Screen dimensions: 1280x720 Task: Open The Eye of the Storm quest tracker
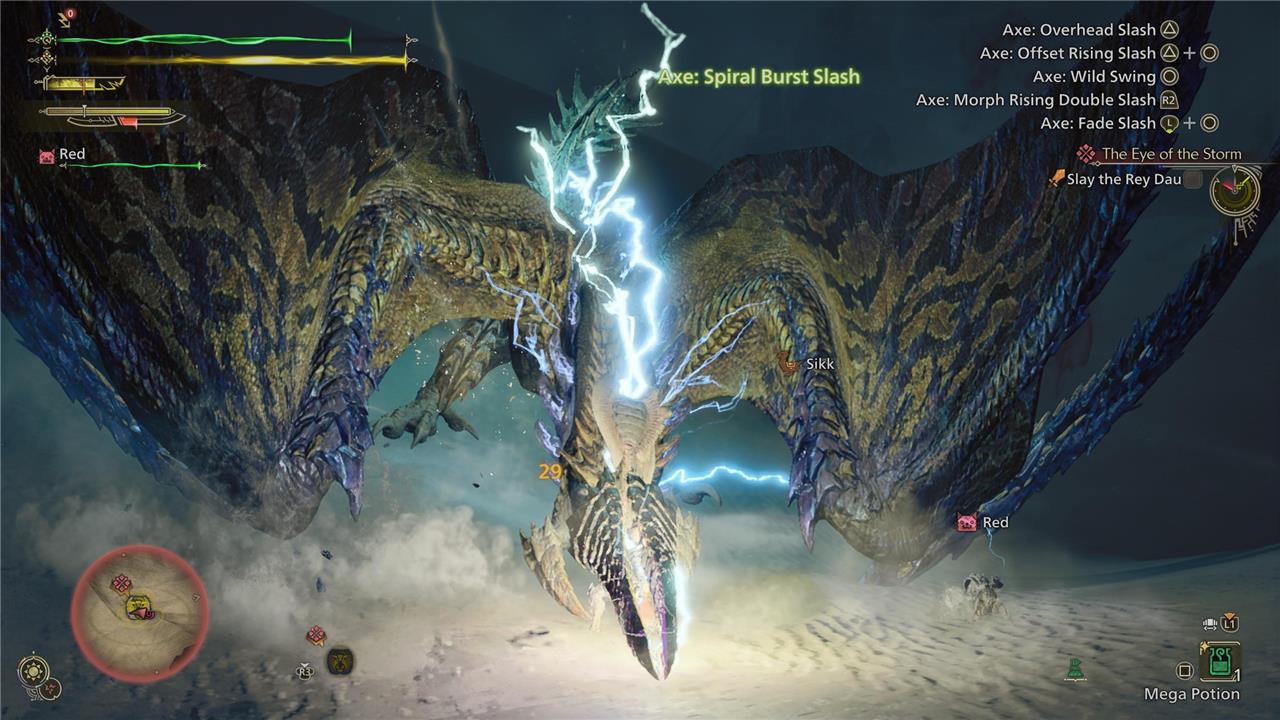(1170, 154)
